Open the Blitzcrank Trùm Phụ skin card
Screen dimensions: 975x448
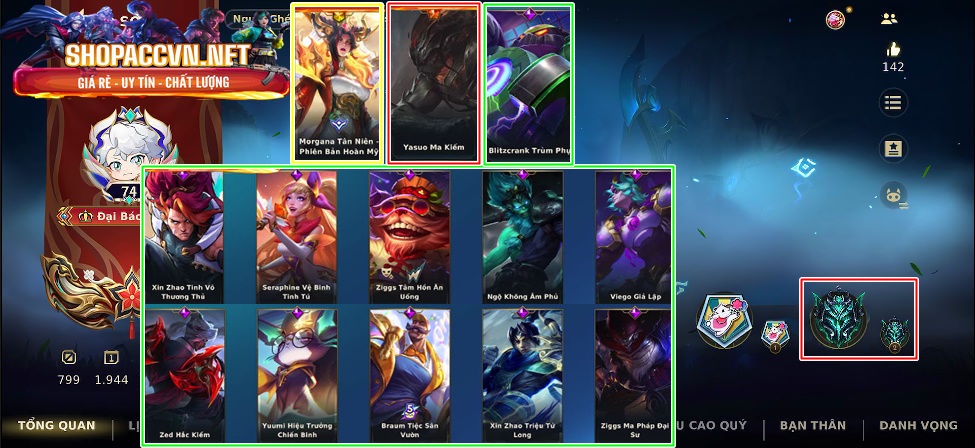coord(529,82)
